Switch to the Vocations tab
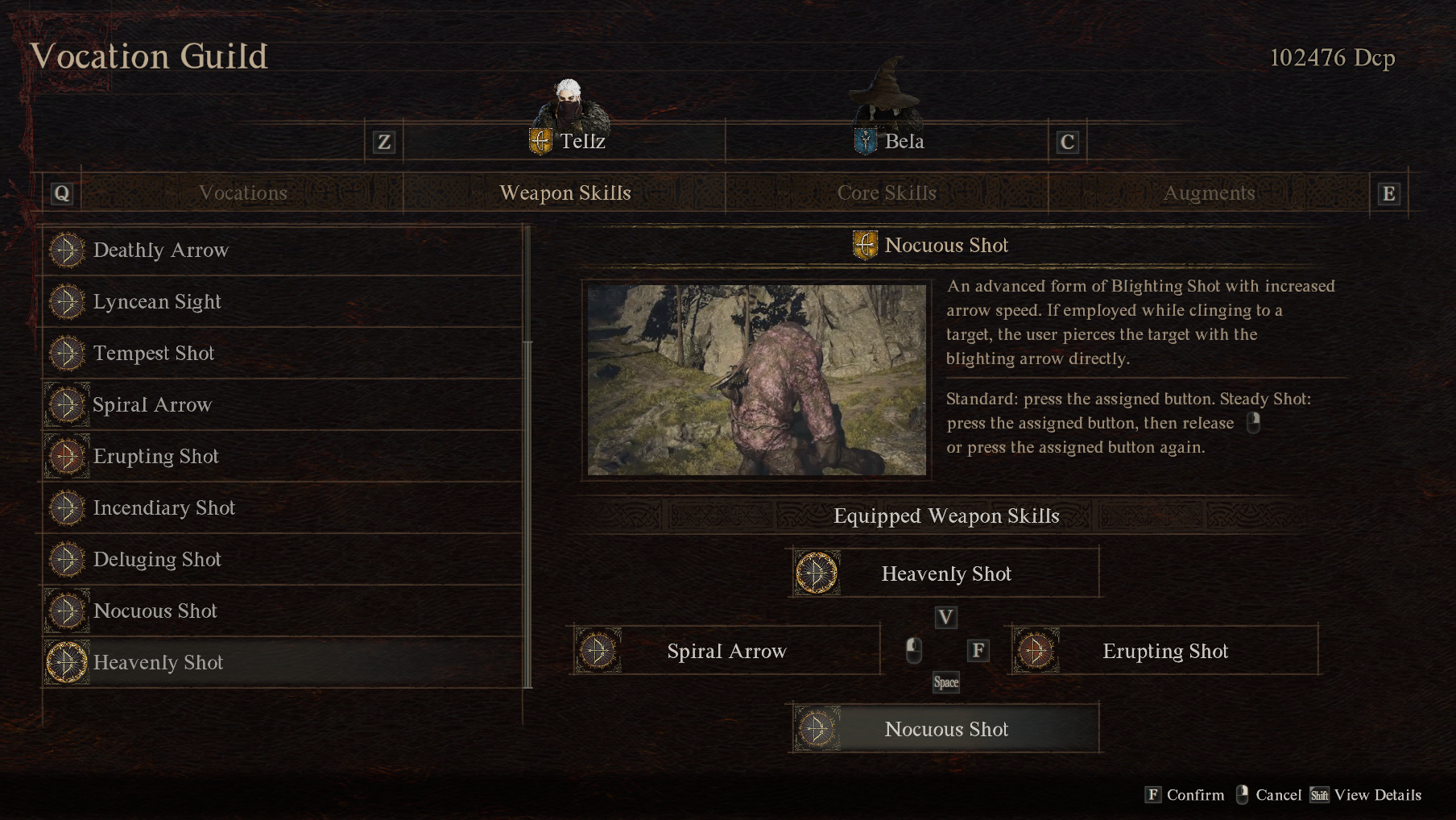Viewport: 1456px width, 820px height. [x=242, y=193]
